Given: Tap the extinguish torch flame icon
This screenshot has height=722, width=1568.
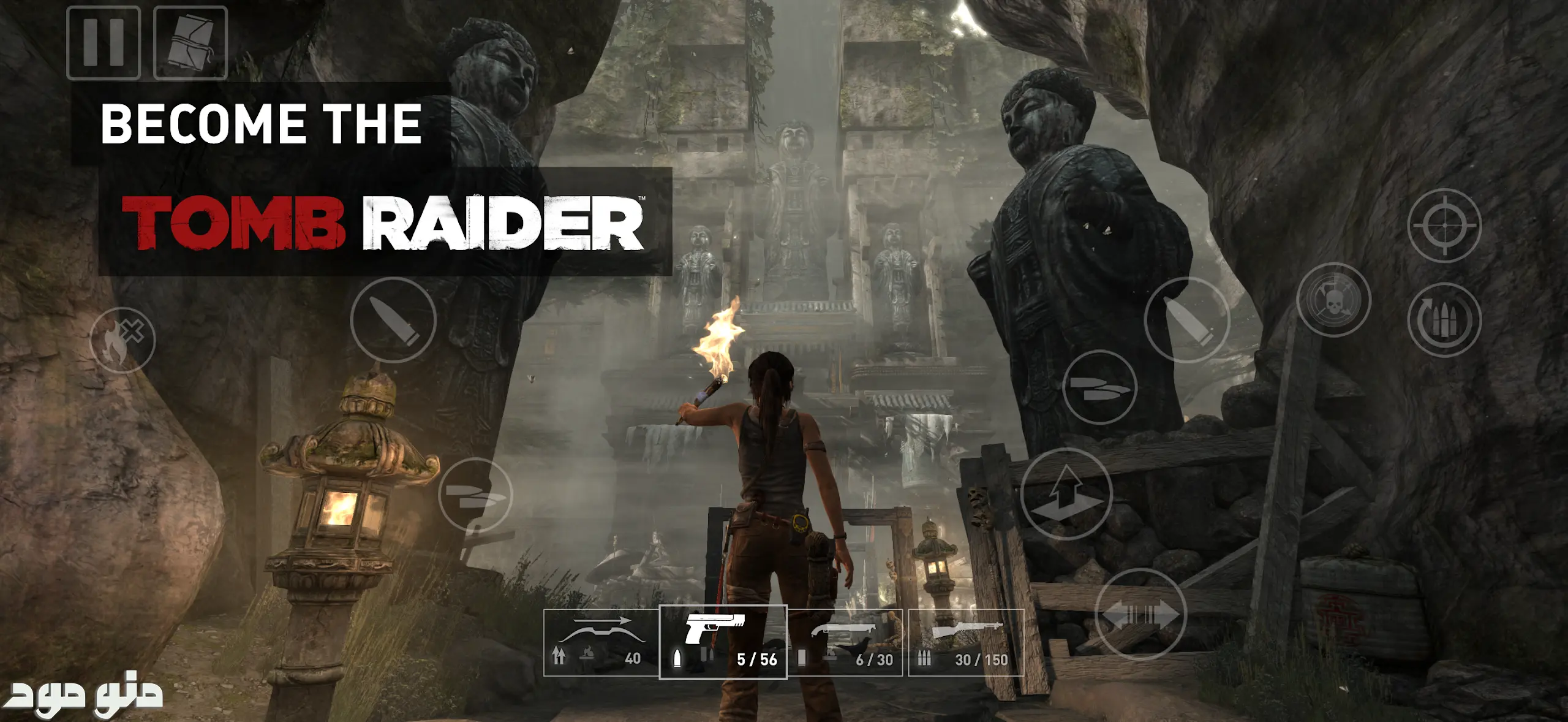Looking at the screenshot, I should click(x=123, y=341).
